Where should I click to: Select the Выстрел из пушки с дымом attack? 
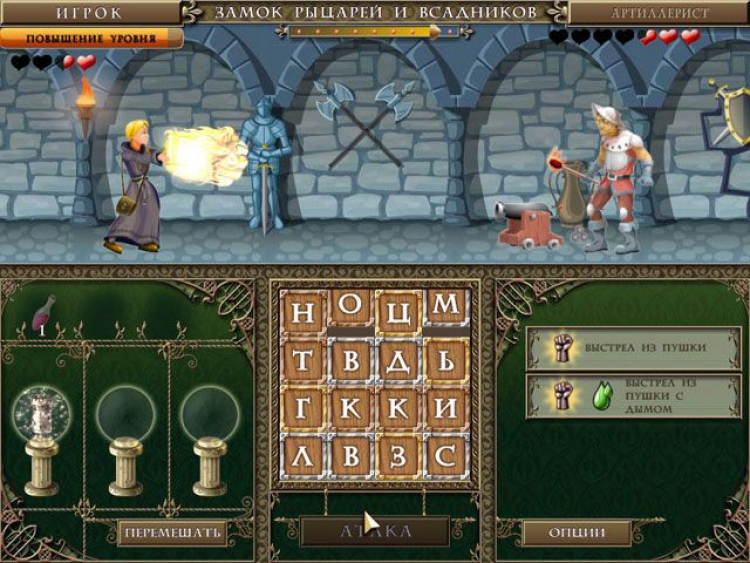(634, 396)
